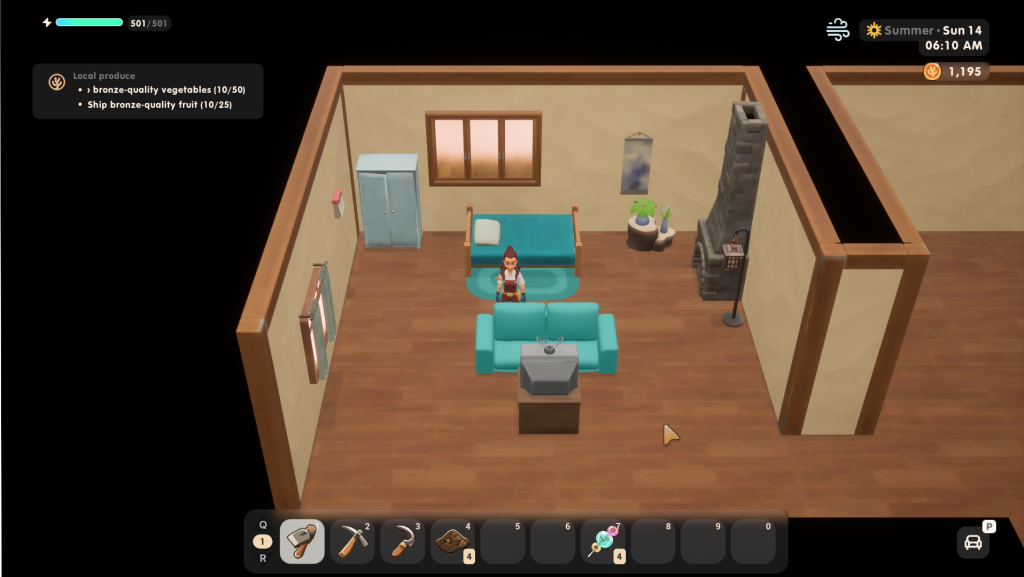
Task: Click the windy weather icon
Action: (x=838, y=30)
